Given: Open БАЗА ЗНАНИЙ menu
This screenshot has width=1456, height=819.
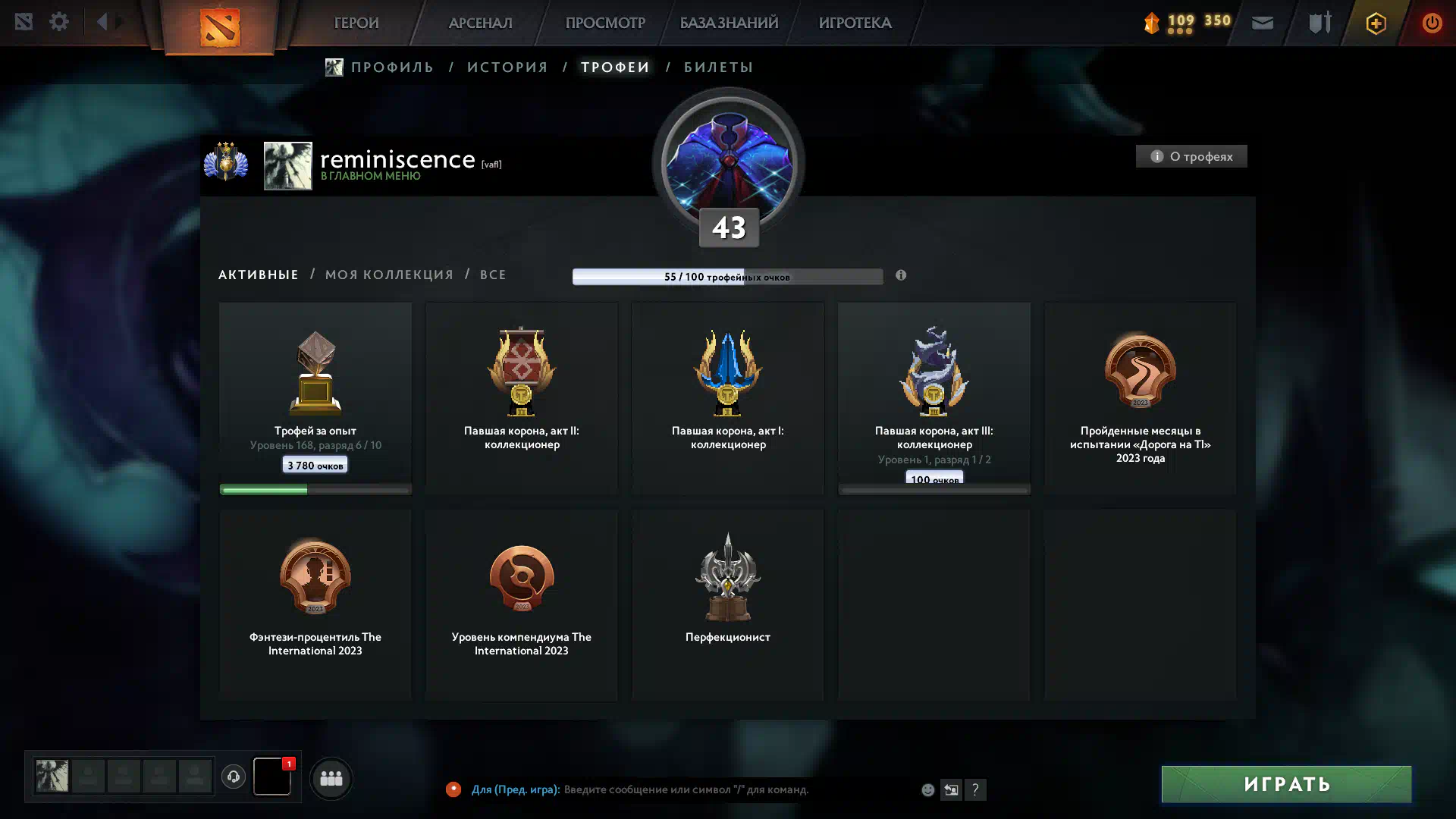Looking at the screenshot, I should [x=728, y=23].
